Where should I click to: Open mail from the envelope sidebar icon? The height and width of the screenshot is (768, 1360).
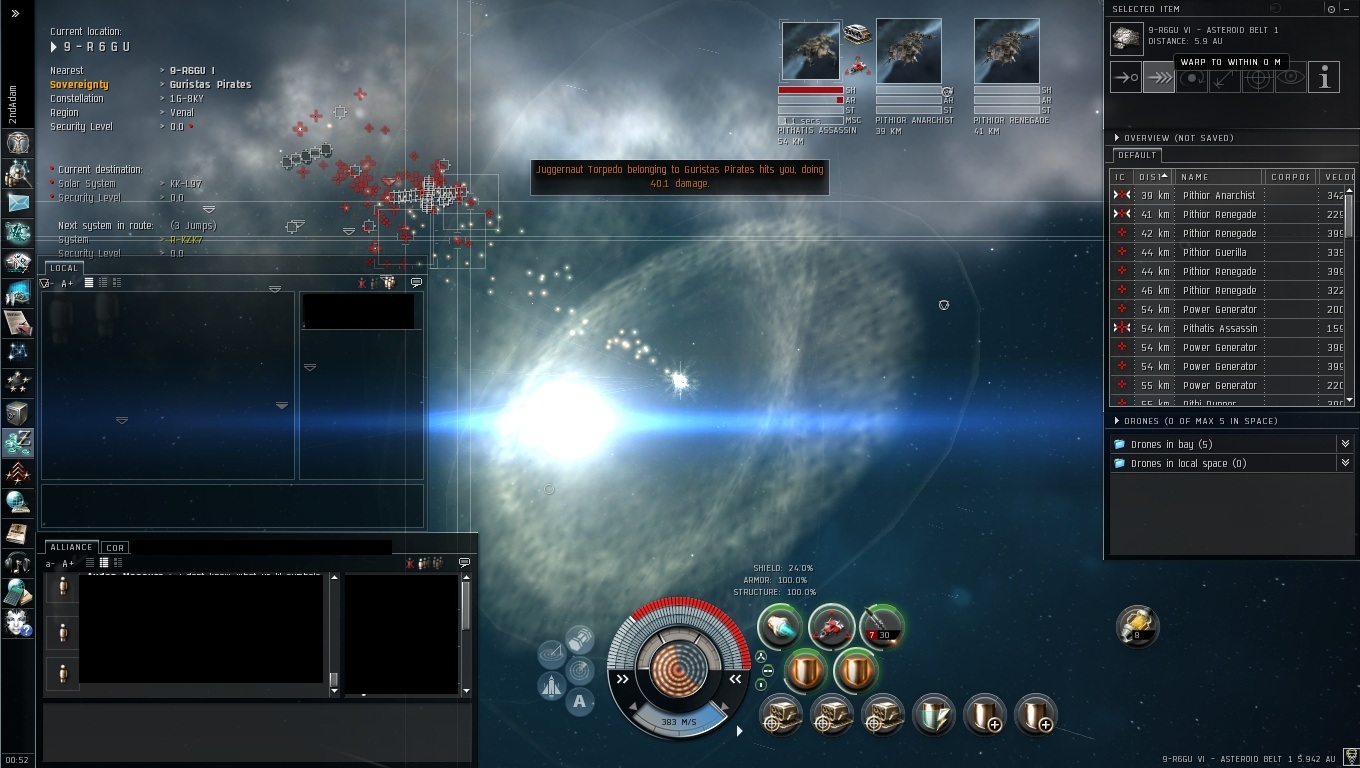(x=17, y=202)
